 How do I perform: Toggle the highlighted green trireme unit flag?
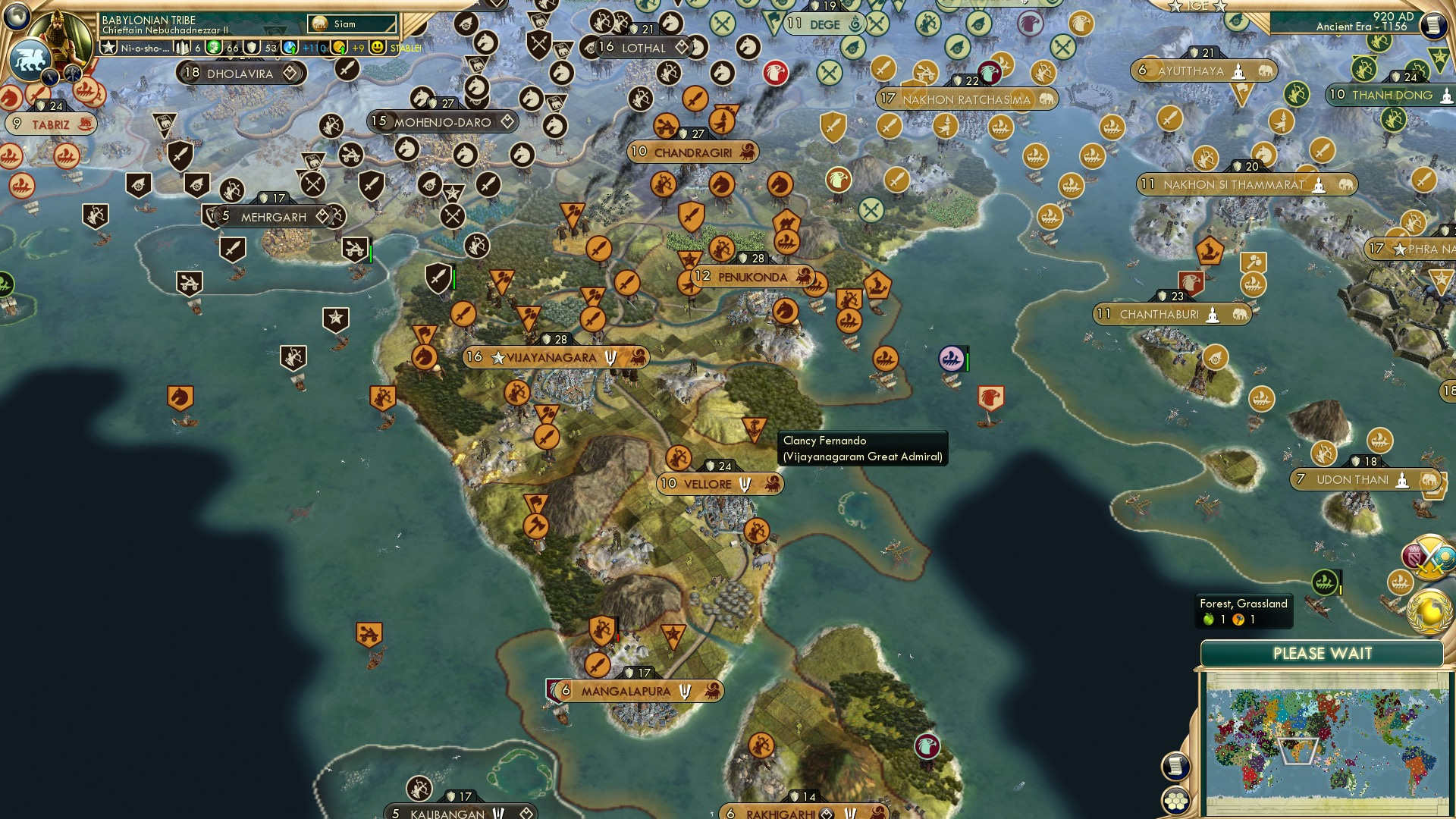click(1324, 582)
